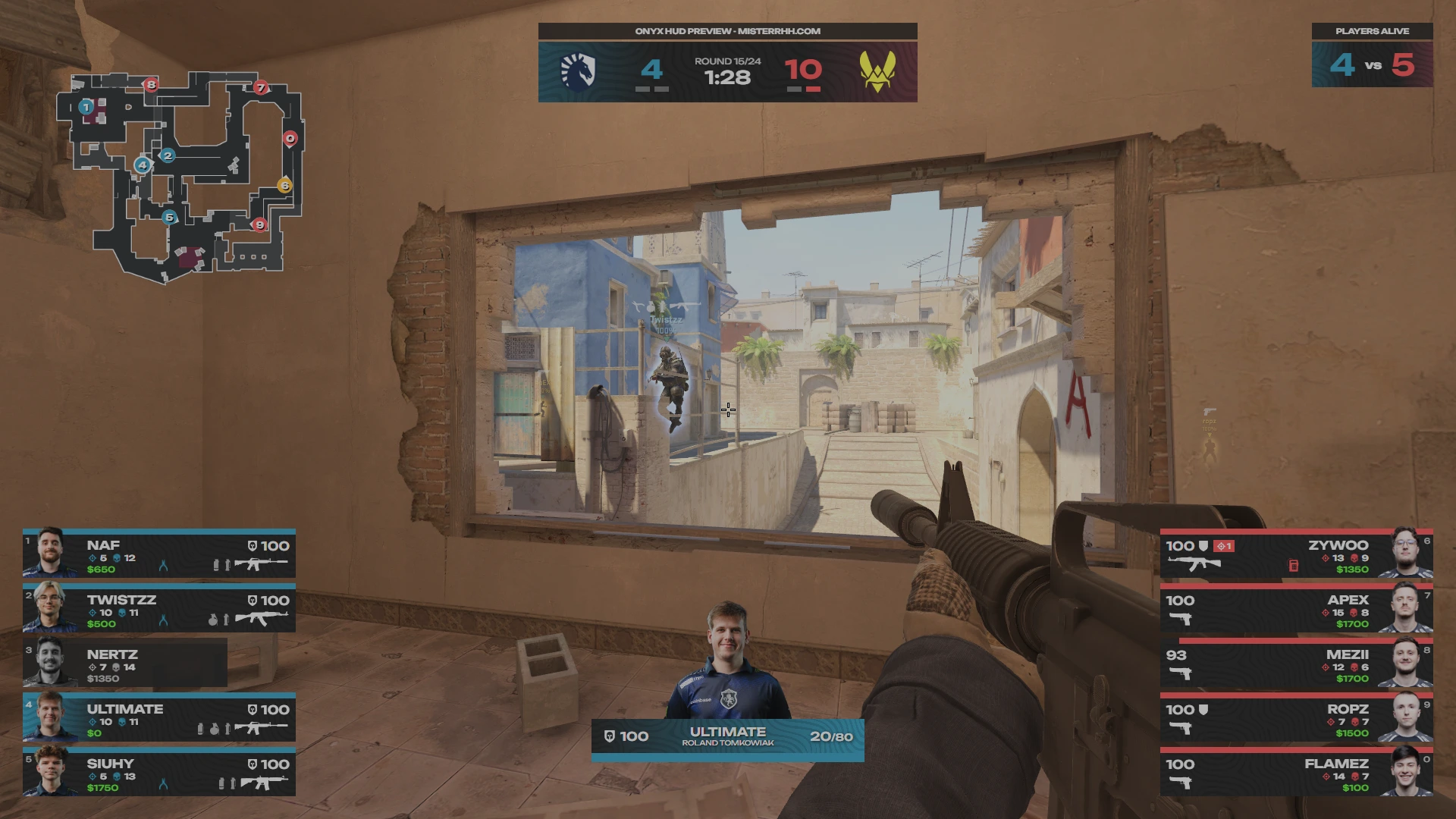The image size is (1456, 819).
Task: Click the observed player's camera portrait
Action: 727,662
